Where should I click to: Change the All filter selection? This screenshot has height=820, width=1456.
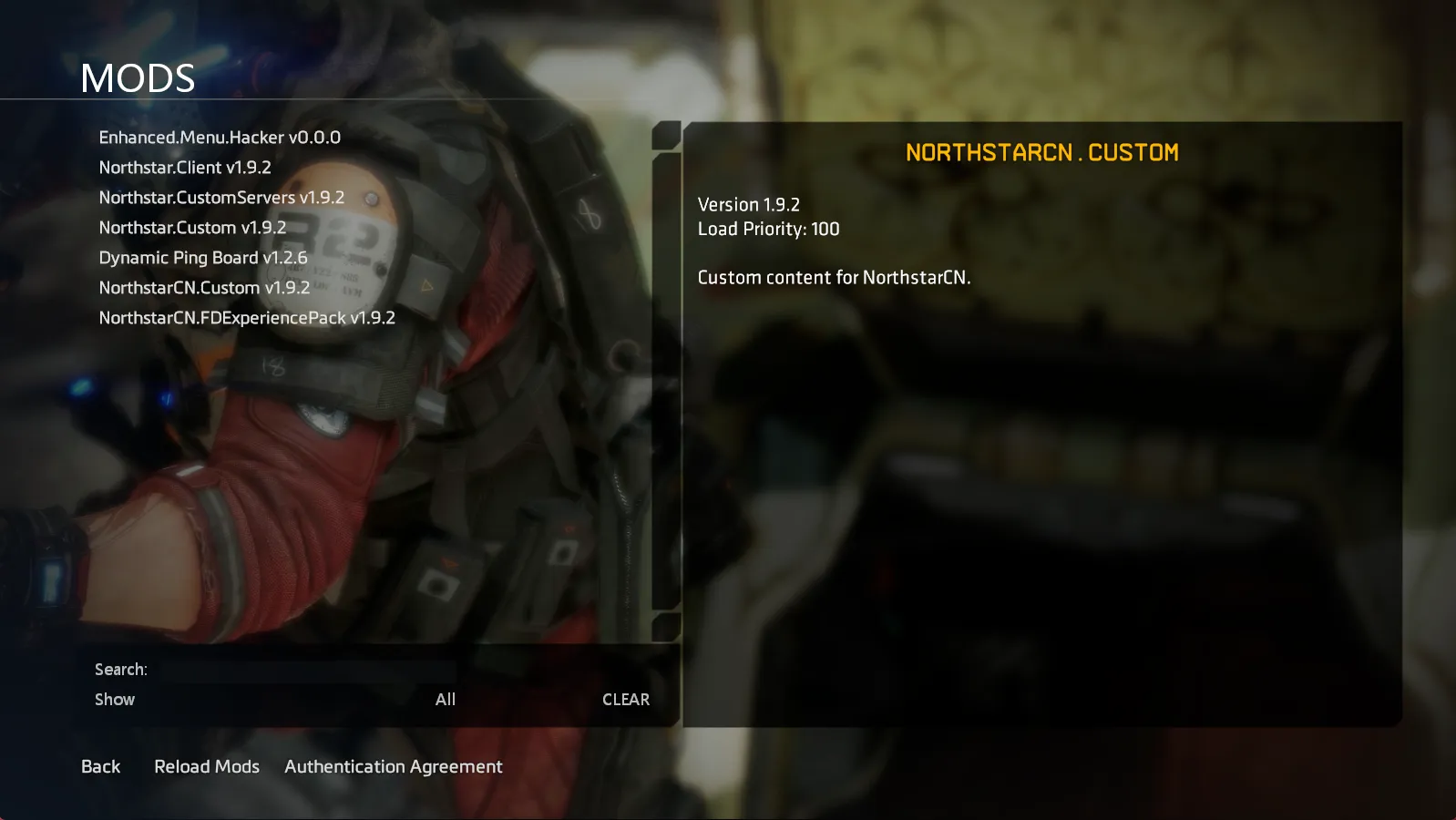pos(446,699)
